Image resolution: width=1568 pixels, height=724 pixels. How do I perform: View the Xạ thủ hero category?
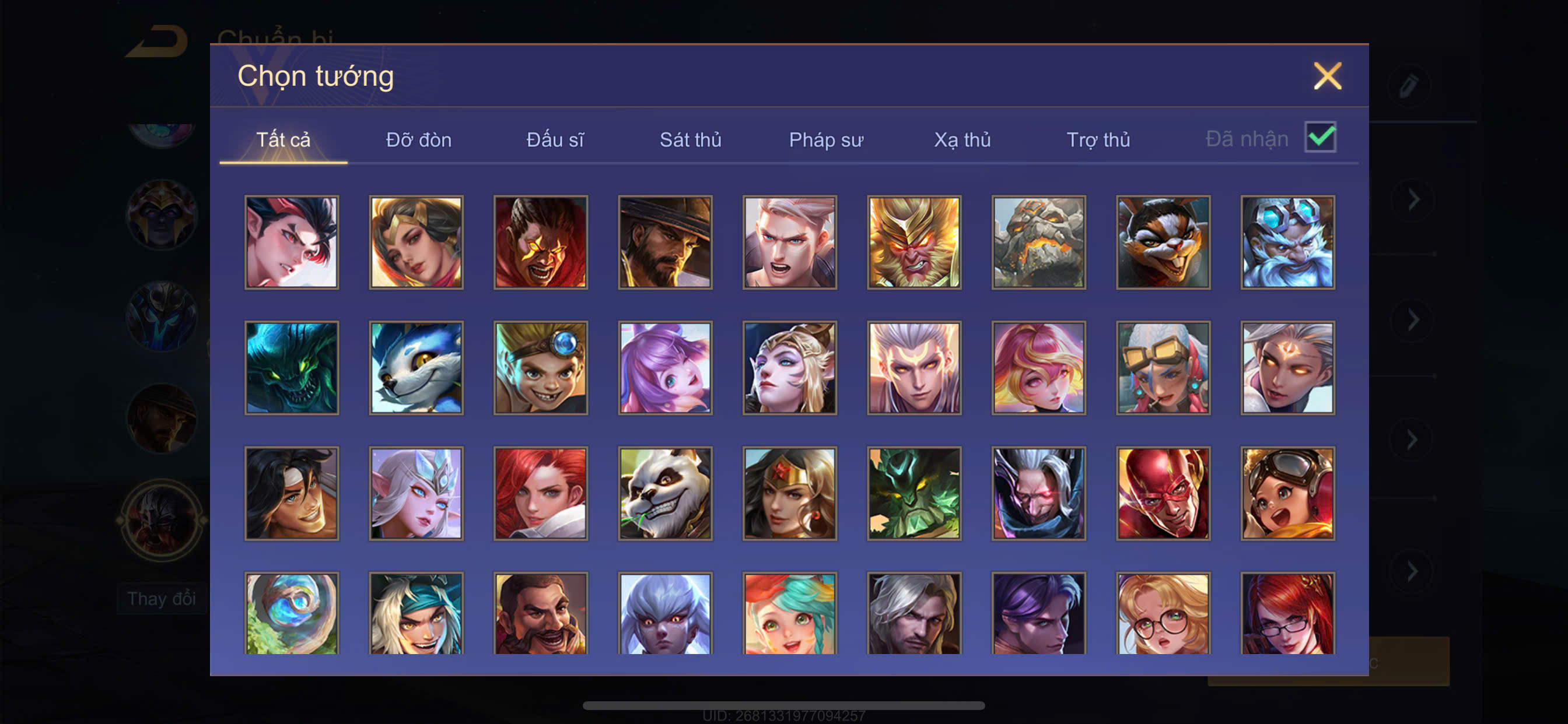click(x=963, y=140)
